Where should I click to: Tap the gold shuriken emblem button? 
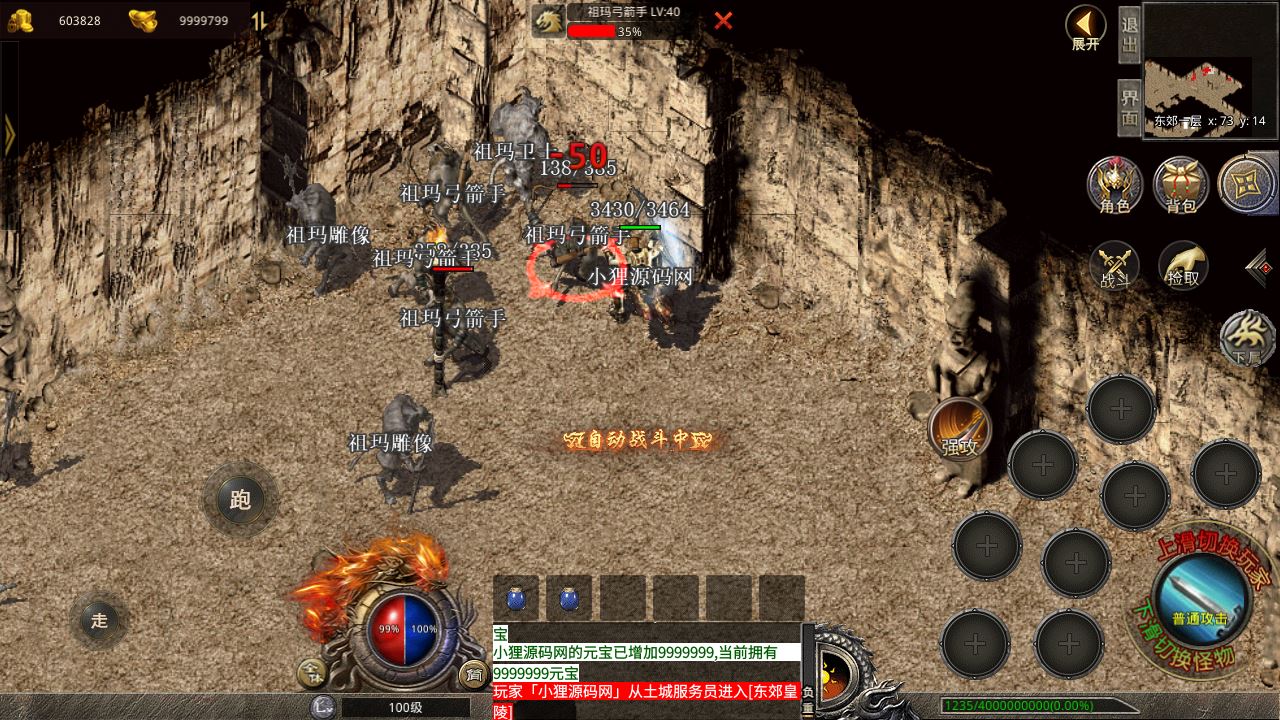[x=1245, y=183]
